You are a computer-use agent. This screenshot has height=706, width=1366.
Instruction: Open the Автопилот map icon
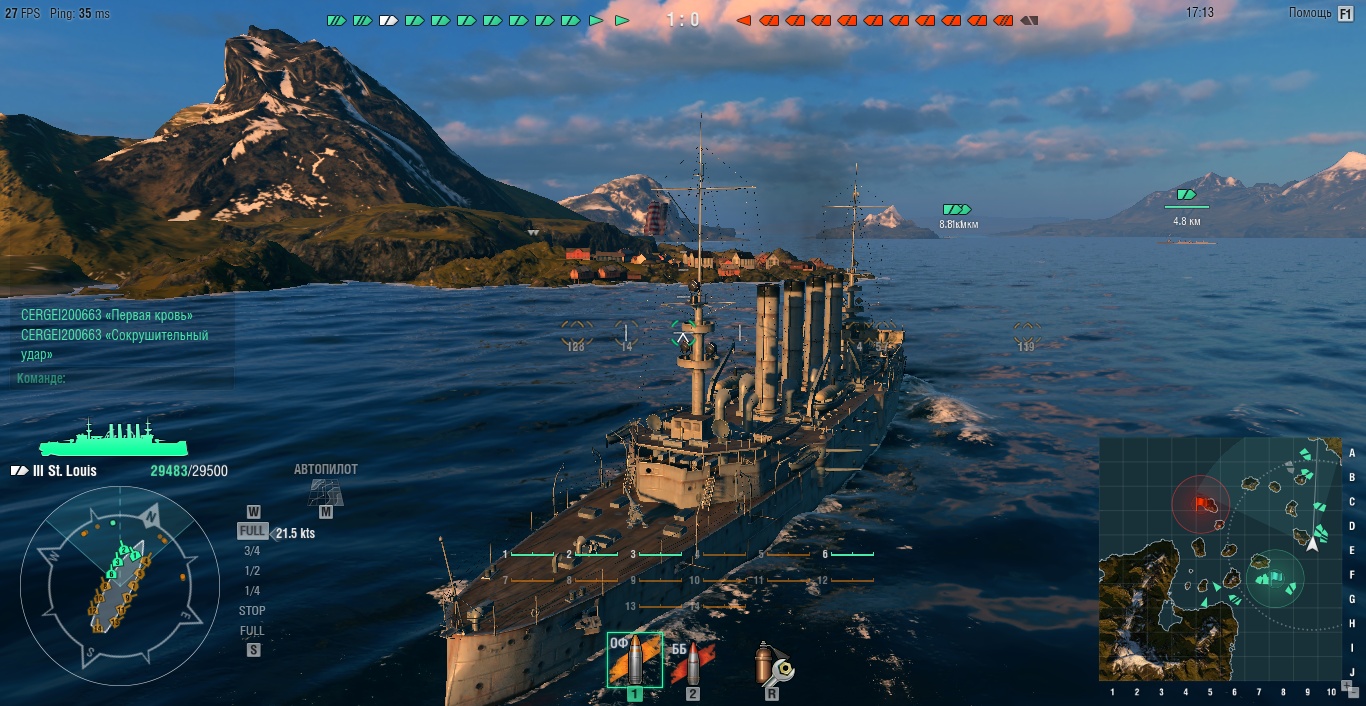pos(325,491)
